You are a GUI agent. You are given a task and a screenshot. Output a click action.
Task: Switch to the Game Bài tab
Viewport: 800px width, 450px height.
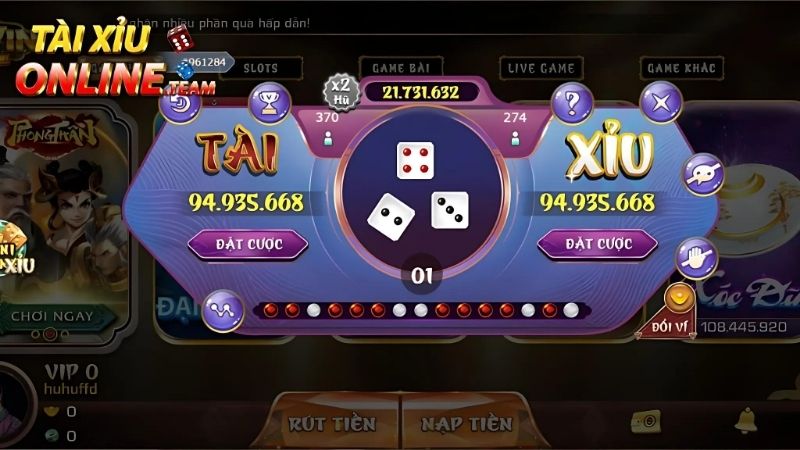click(401, 68)
